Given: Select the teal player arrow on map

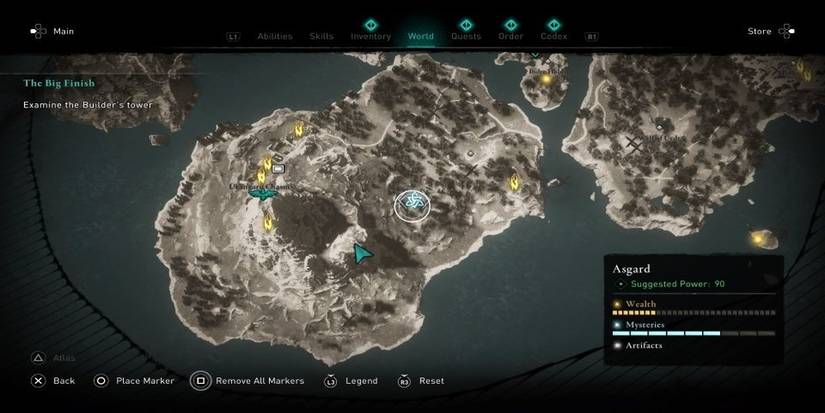Looking at the screenshot, I should (x=363, y=254).
